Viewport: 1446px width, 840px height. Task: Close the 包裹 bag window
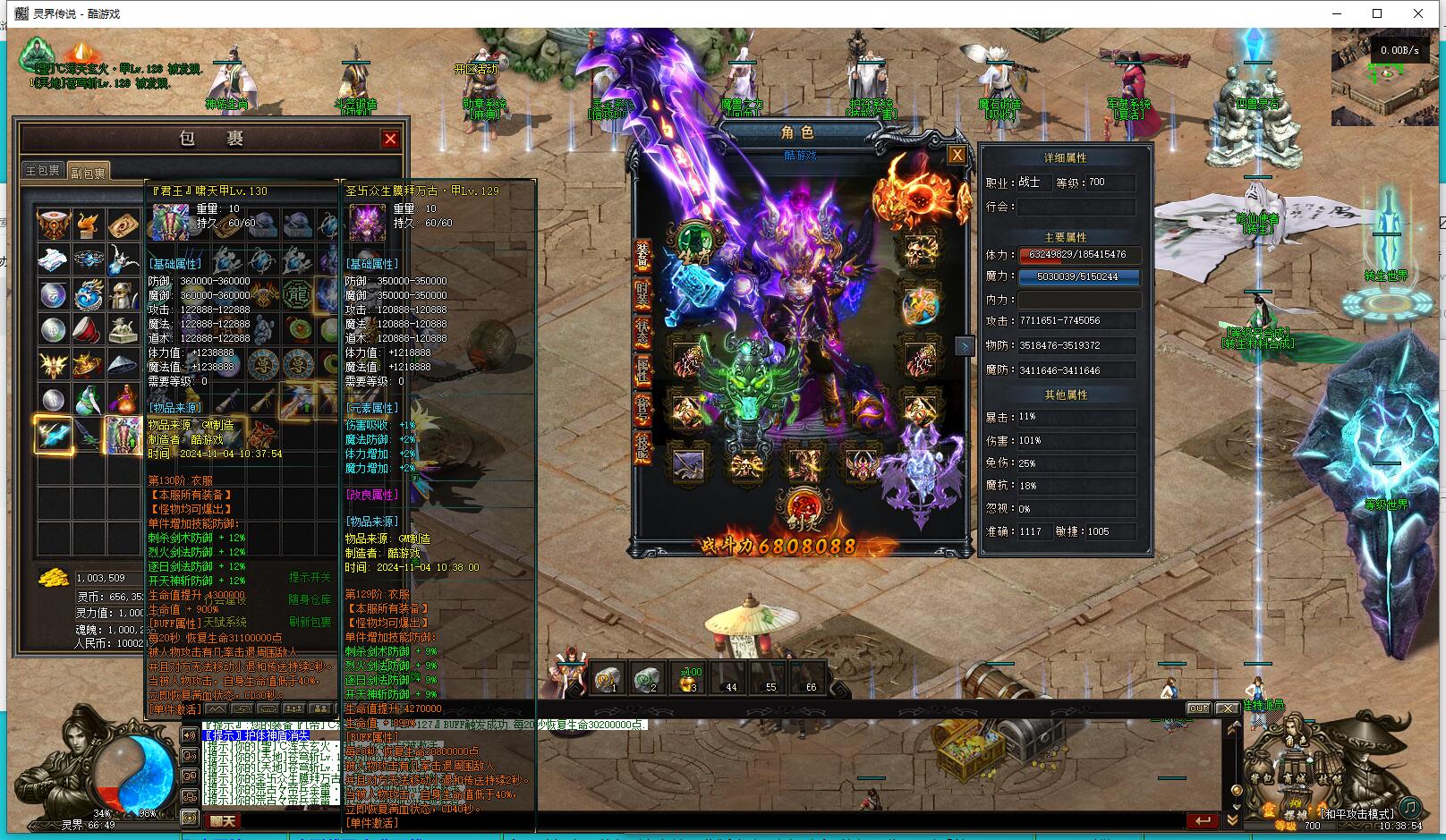coord(390,139)
